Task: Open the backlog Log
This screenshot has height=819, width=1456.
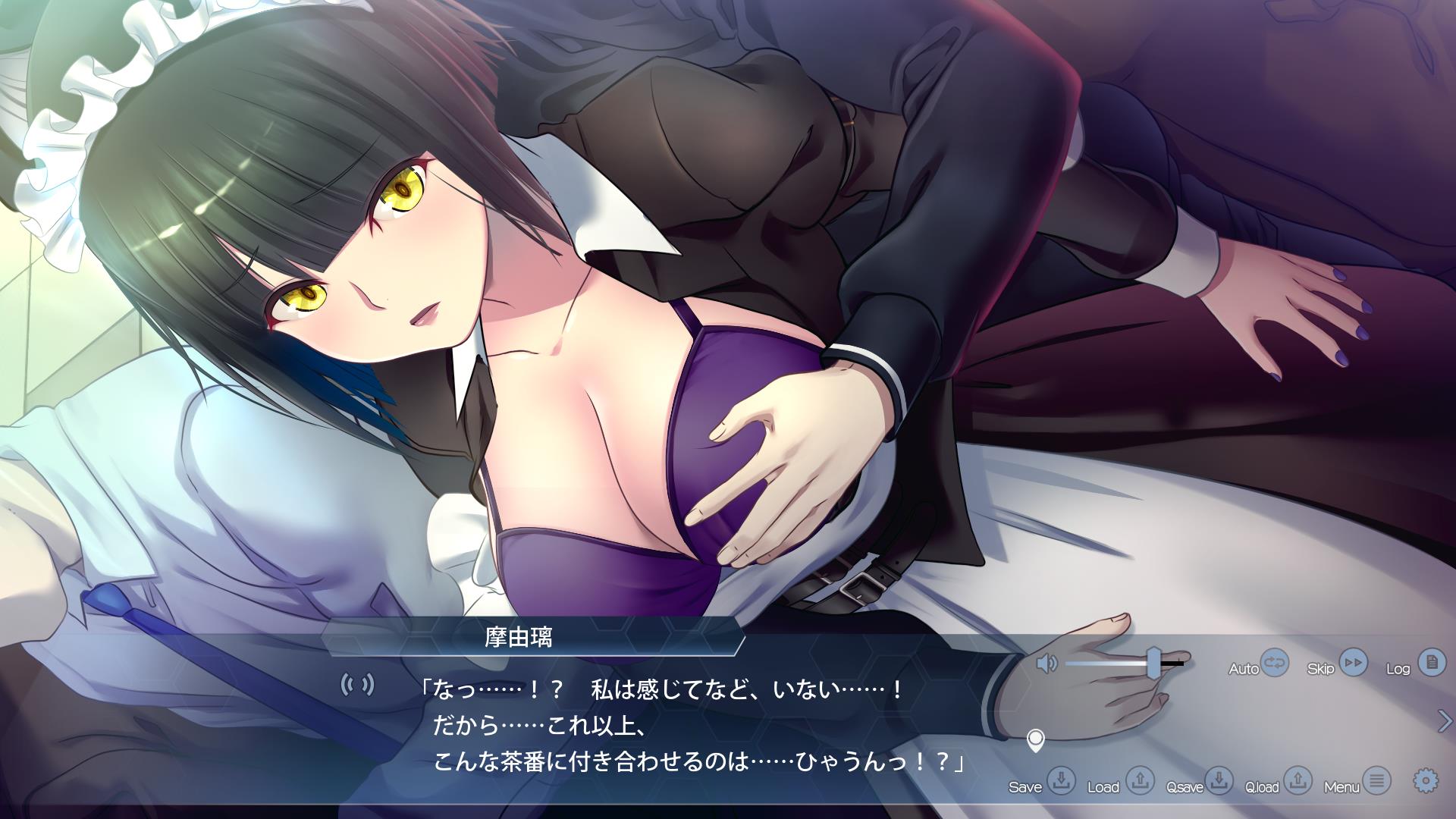Action: click(x=1432, y=664)
